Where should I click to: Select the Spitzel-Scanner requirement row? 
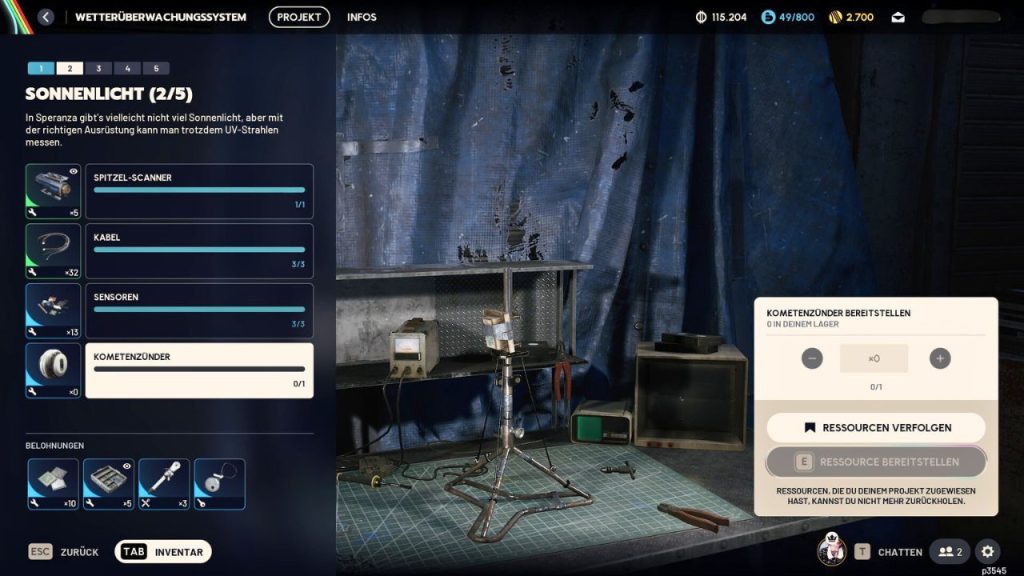(199, 191)
